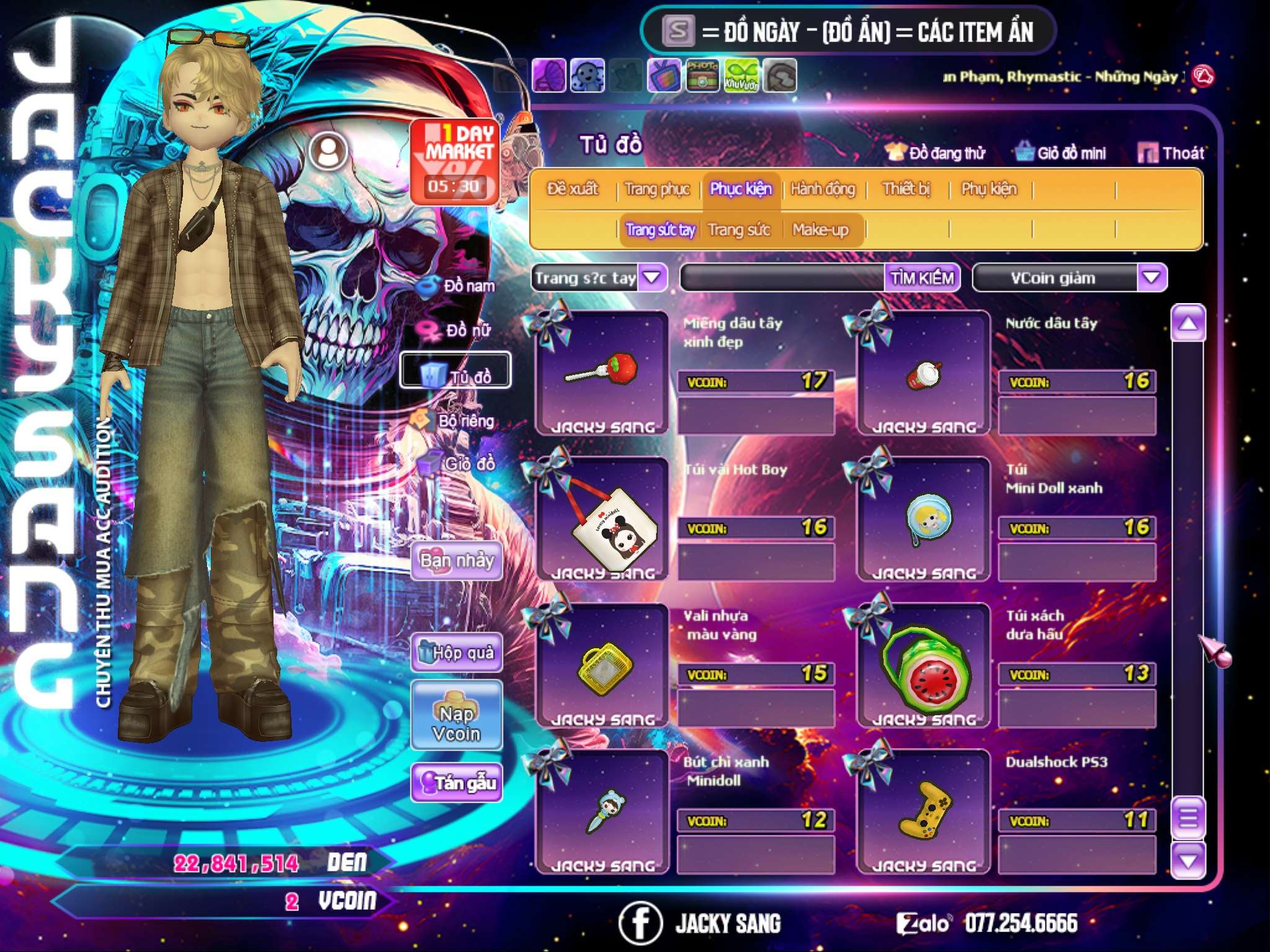Select the Thiết bị tab

point(906,189)
